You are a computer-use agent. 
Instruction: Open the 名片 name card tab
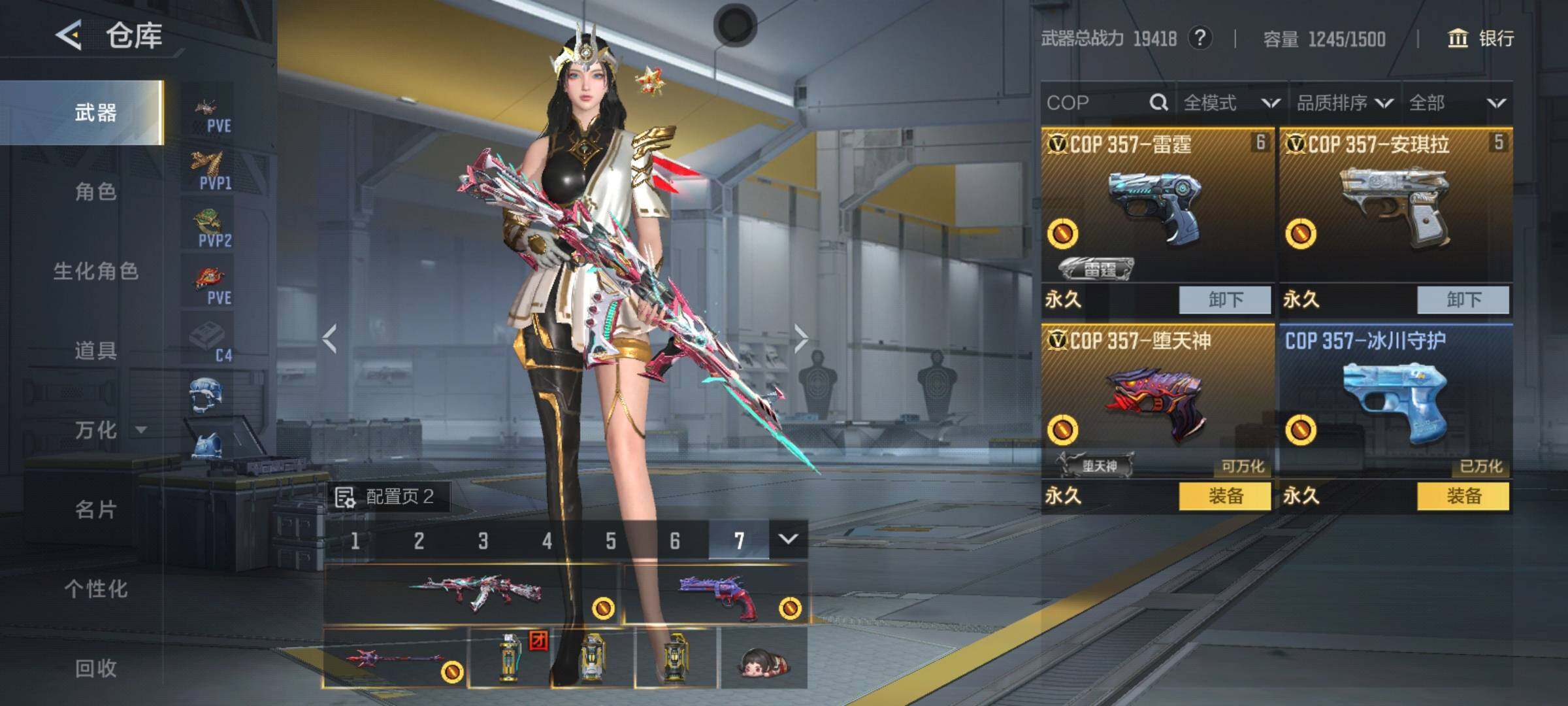click(95, 509)
